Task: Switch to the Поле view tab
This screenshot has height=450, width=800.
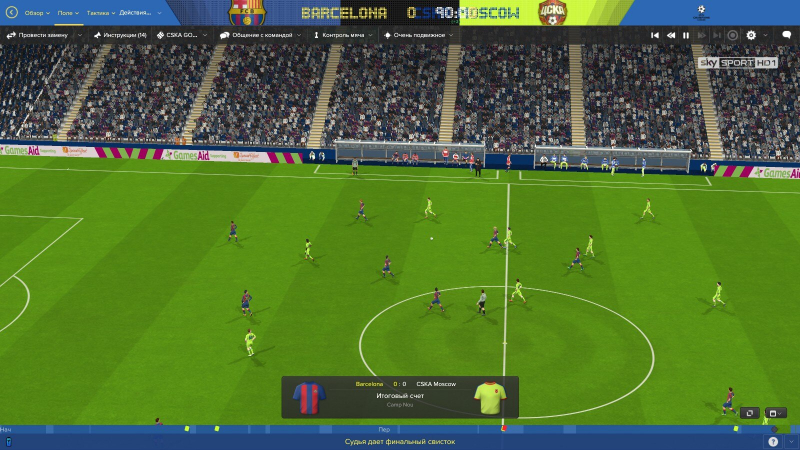Action: pyautogui.click(x=67, y=13)
